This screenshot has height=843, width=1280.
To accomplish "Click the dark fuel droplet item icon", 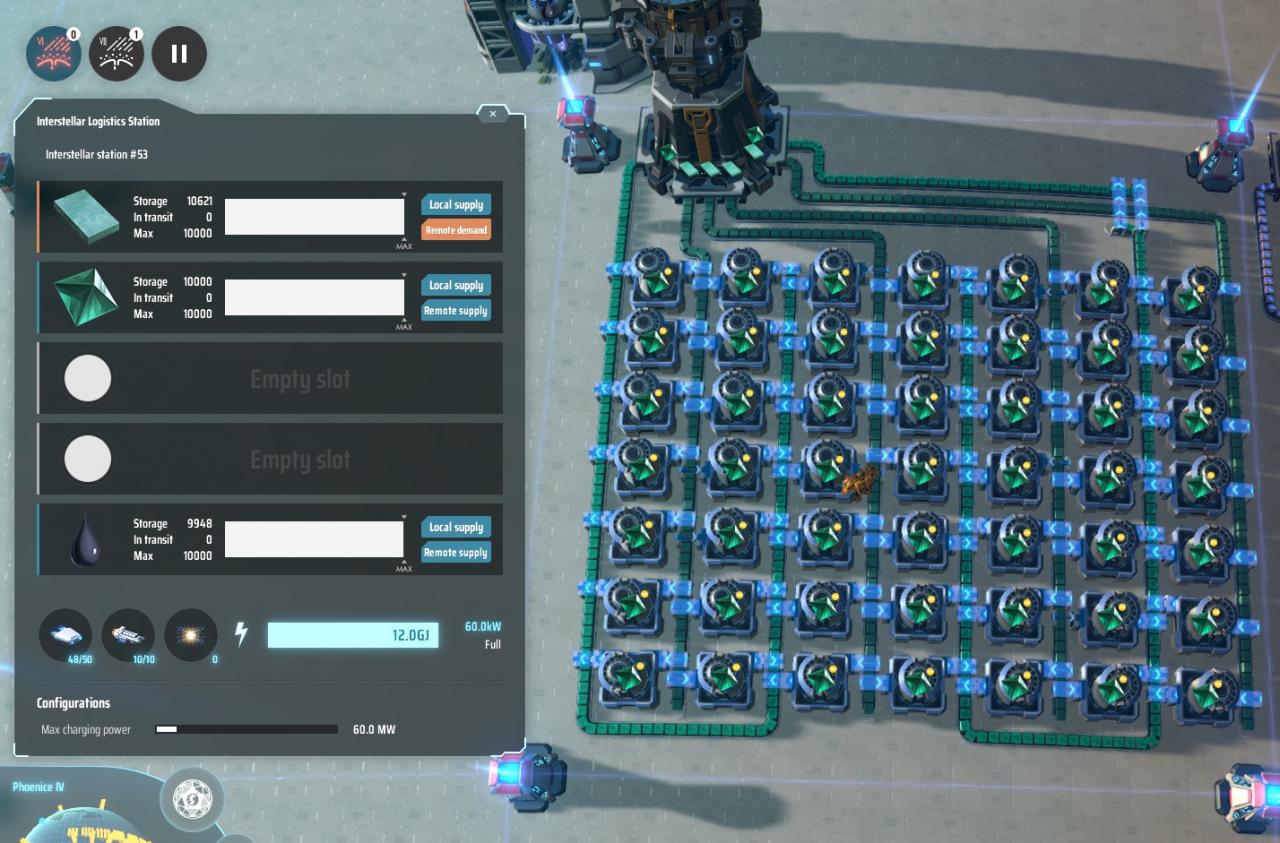I will point(87,539).
